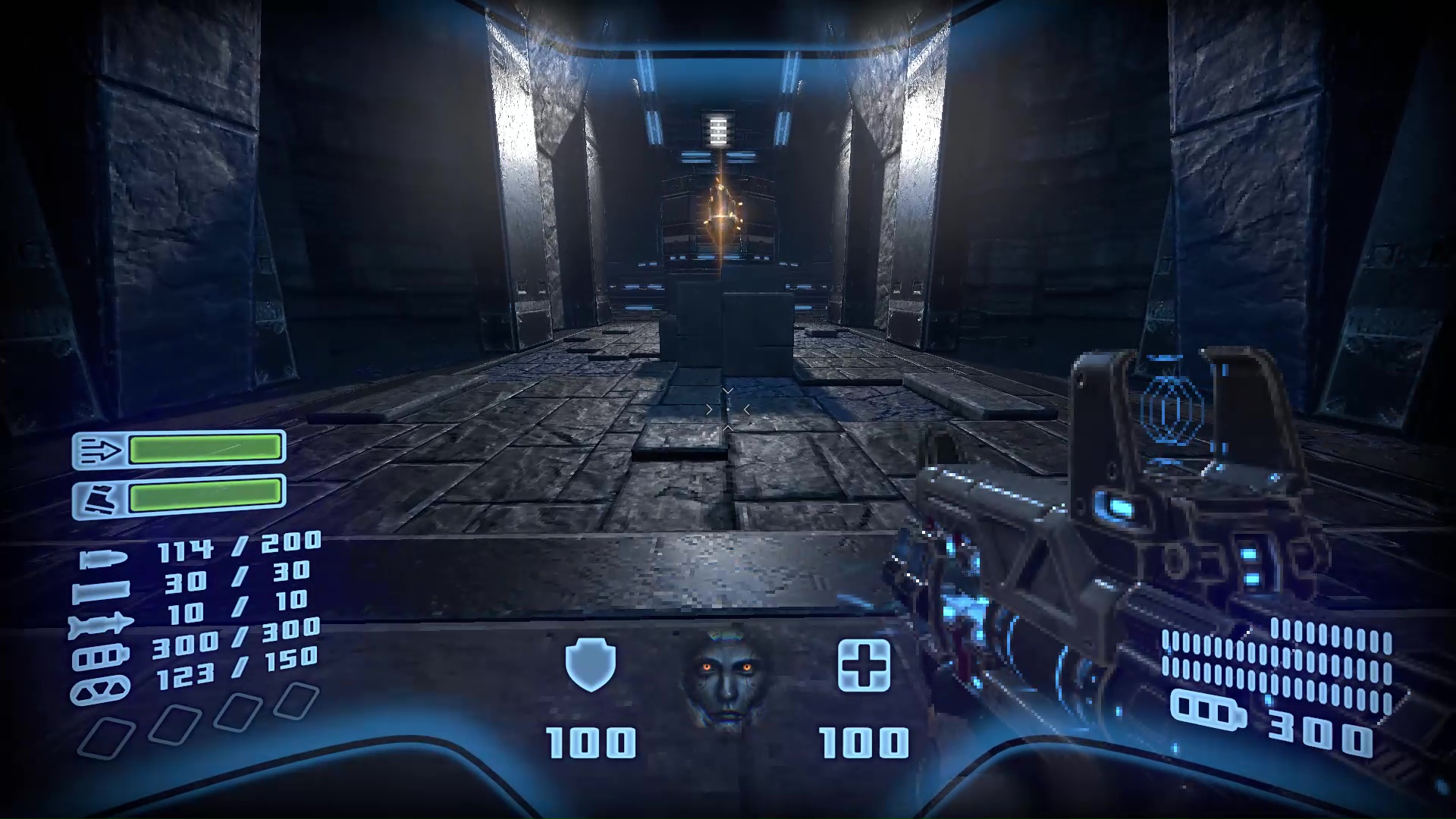Click the chevron above the crosshair
This screenshot has height=819, width=1456.
(x=727, y=391)
